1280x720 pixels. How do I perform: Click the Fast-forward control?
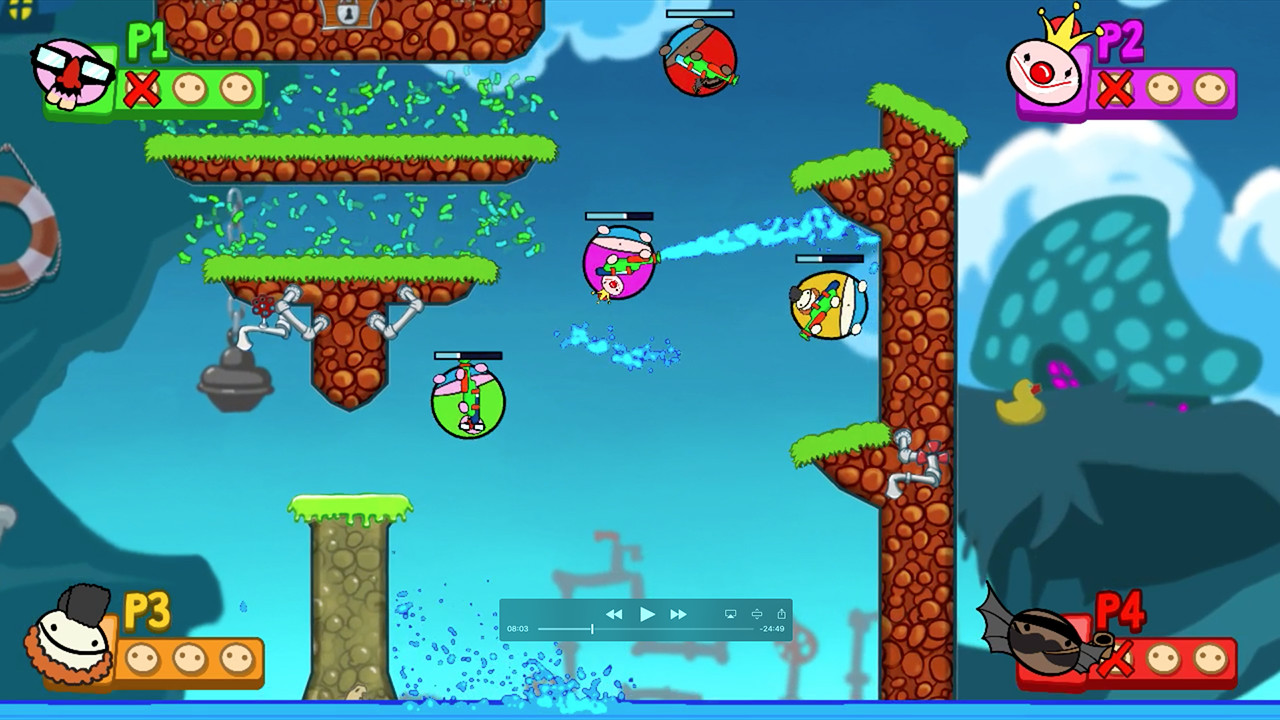click(679, 614)
